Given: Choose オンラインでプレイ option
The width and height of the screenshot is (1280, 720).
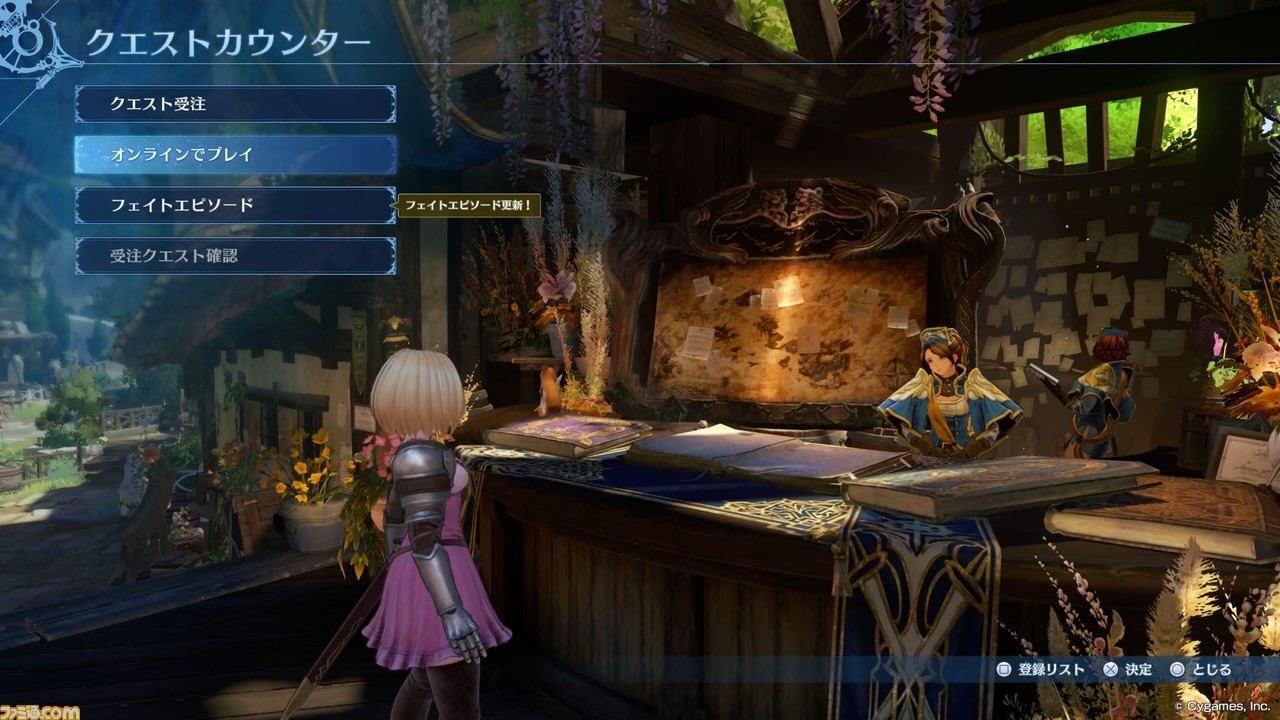Looking at the screenshot, I should [x=235, y=155].
